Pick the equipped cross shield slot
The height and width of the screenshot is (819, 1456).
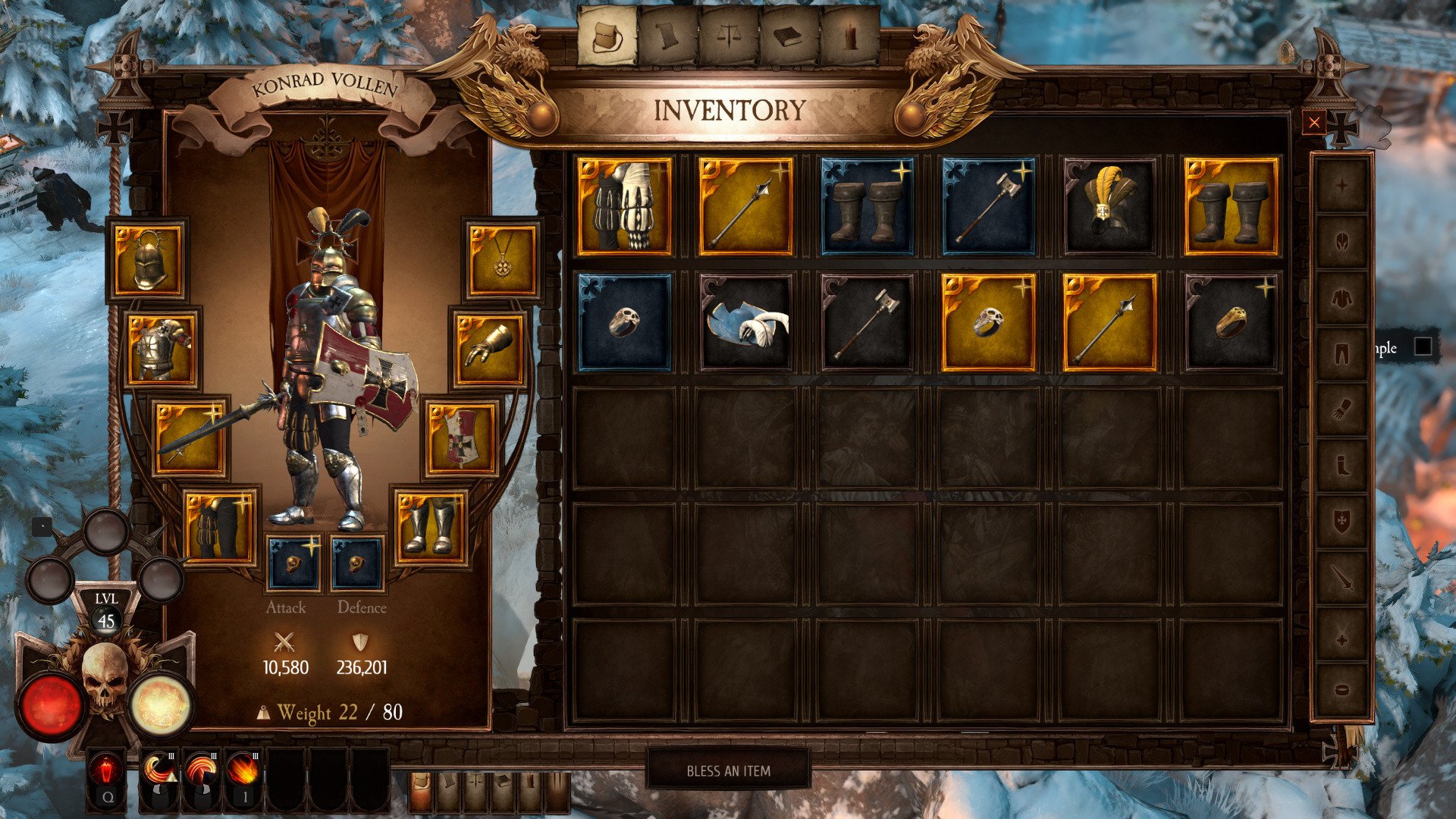click(x=461, y=437)
